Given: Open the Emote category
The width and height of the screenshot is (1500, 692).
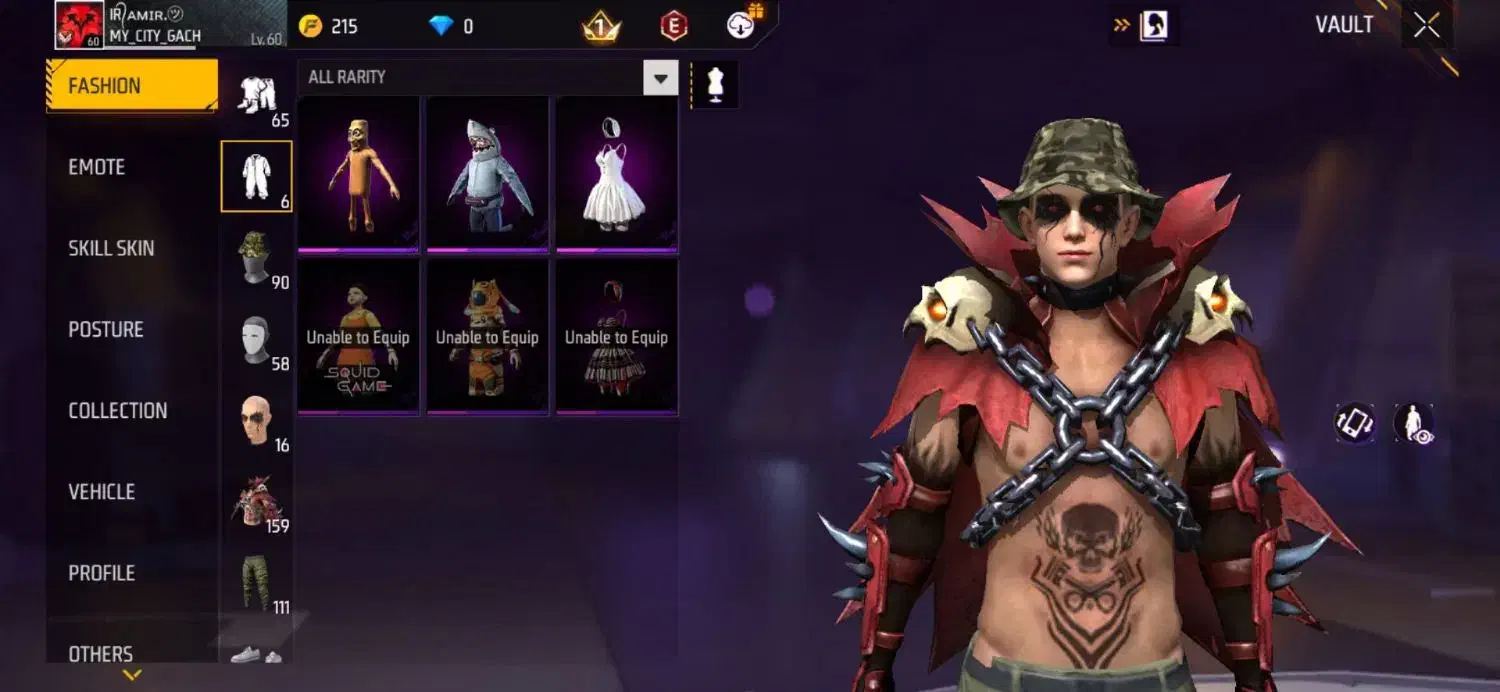Looking at the screenshot, I should (x=97, y=167).
